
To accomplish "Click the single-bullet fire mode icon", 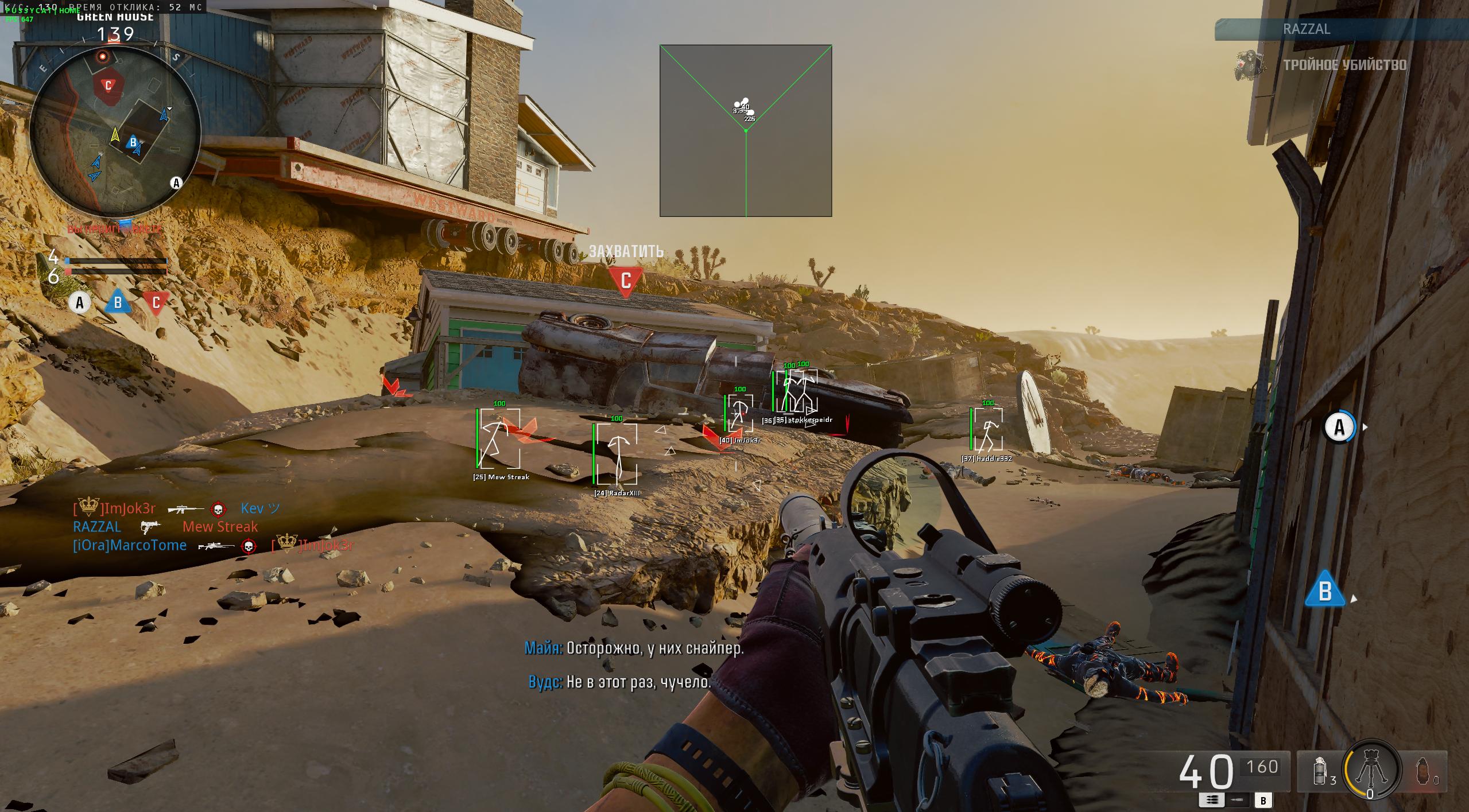I will pyautogui.click(x=1238, y=800).
